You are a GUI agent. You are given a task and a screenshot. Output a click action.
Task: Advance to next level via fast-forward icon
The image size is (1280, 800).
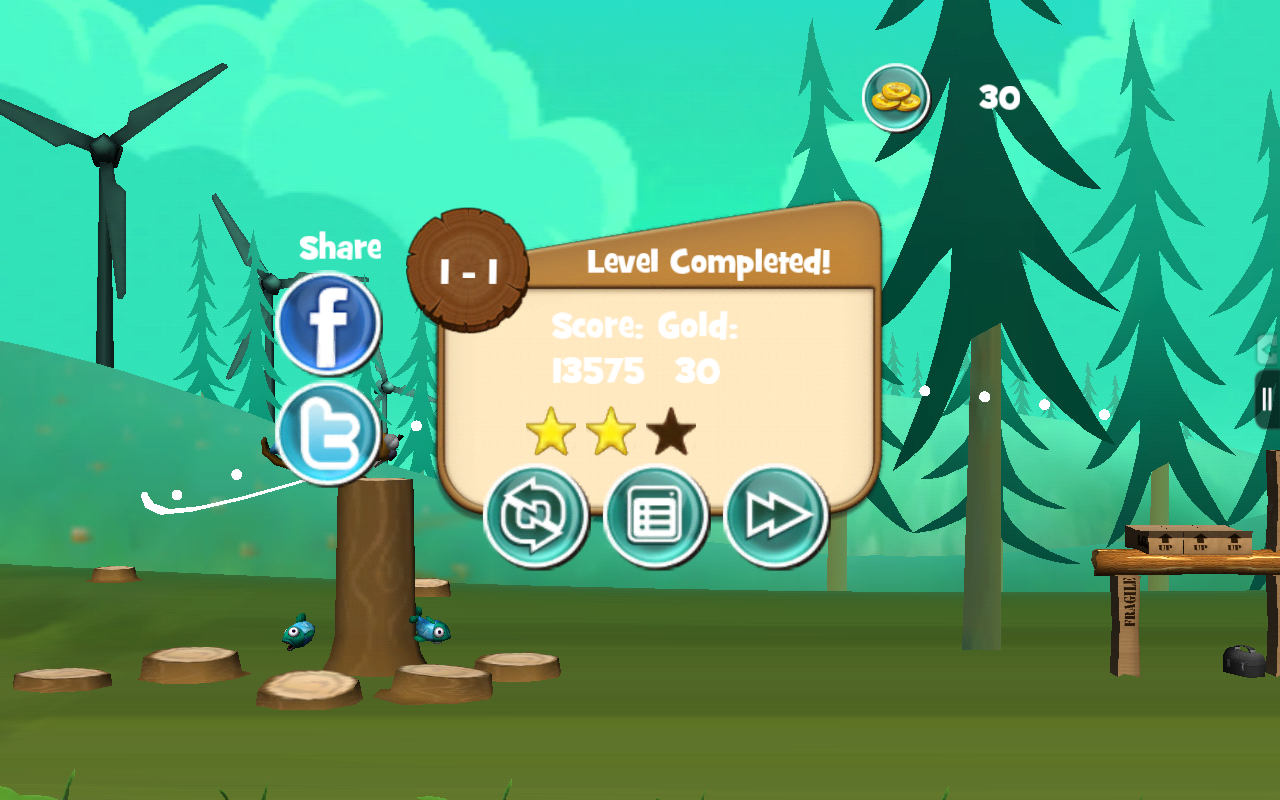pos(776,513)
